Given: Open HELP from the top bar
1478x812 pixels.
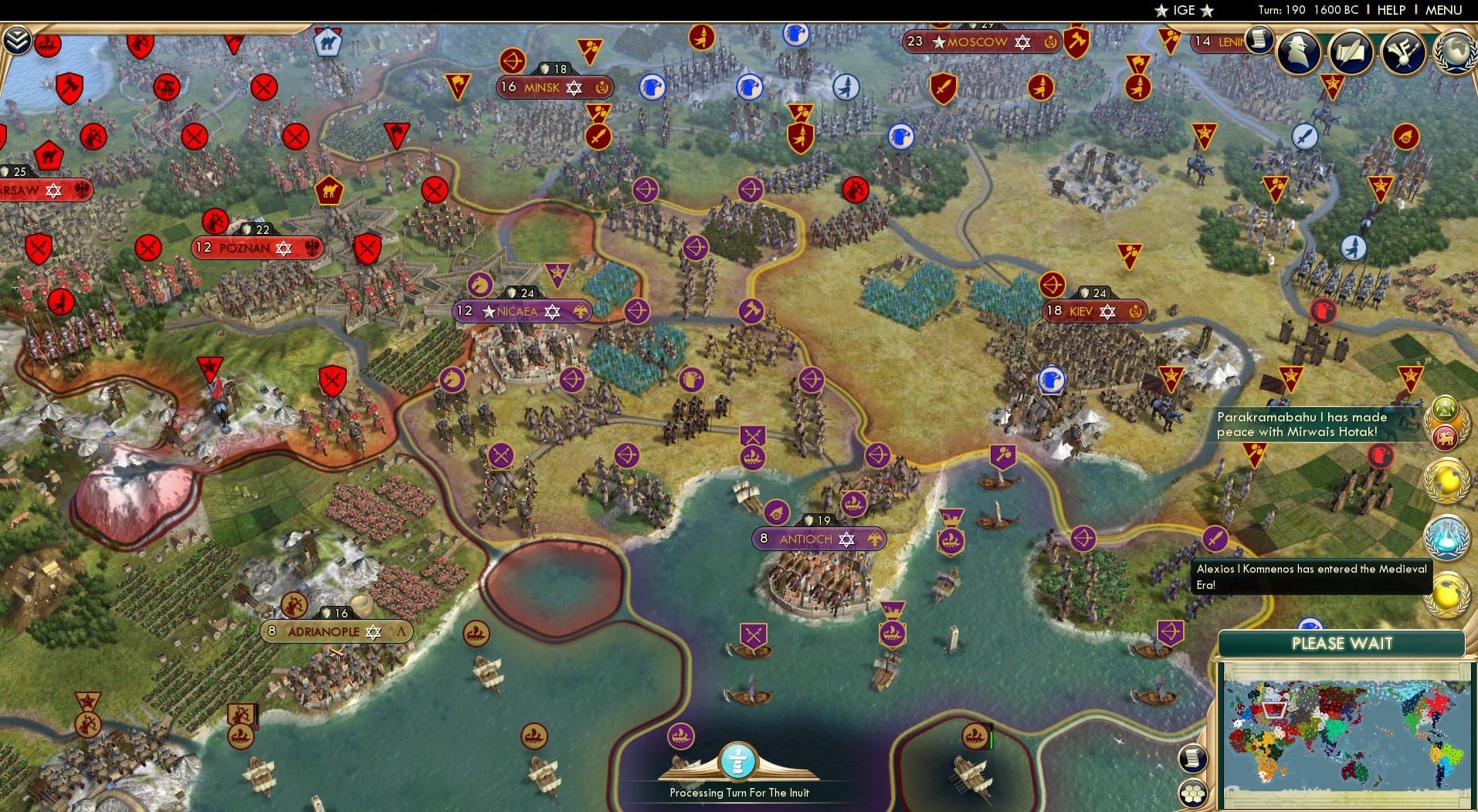Looking at the screenshot, I should tap(1390, 10).
